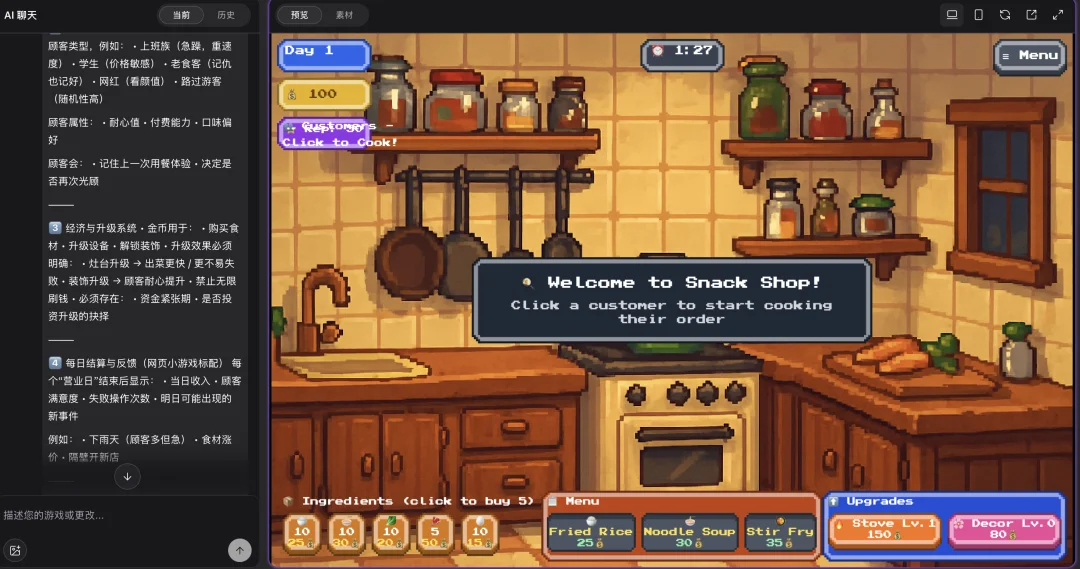
Task: Buy the Stove Lv.1 upgrade
Action: click(x=882, y=528)
